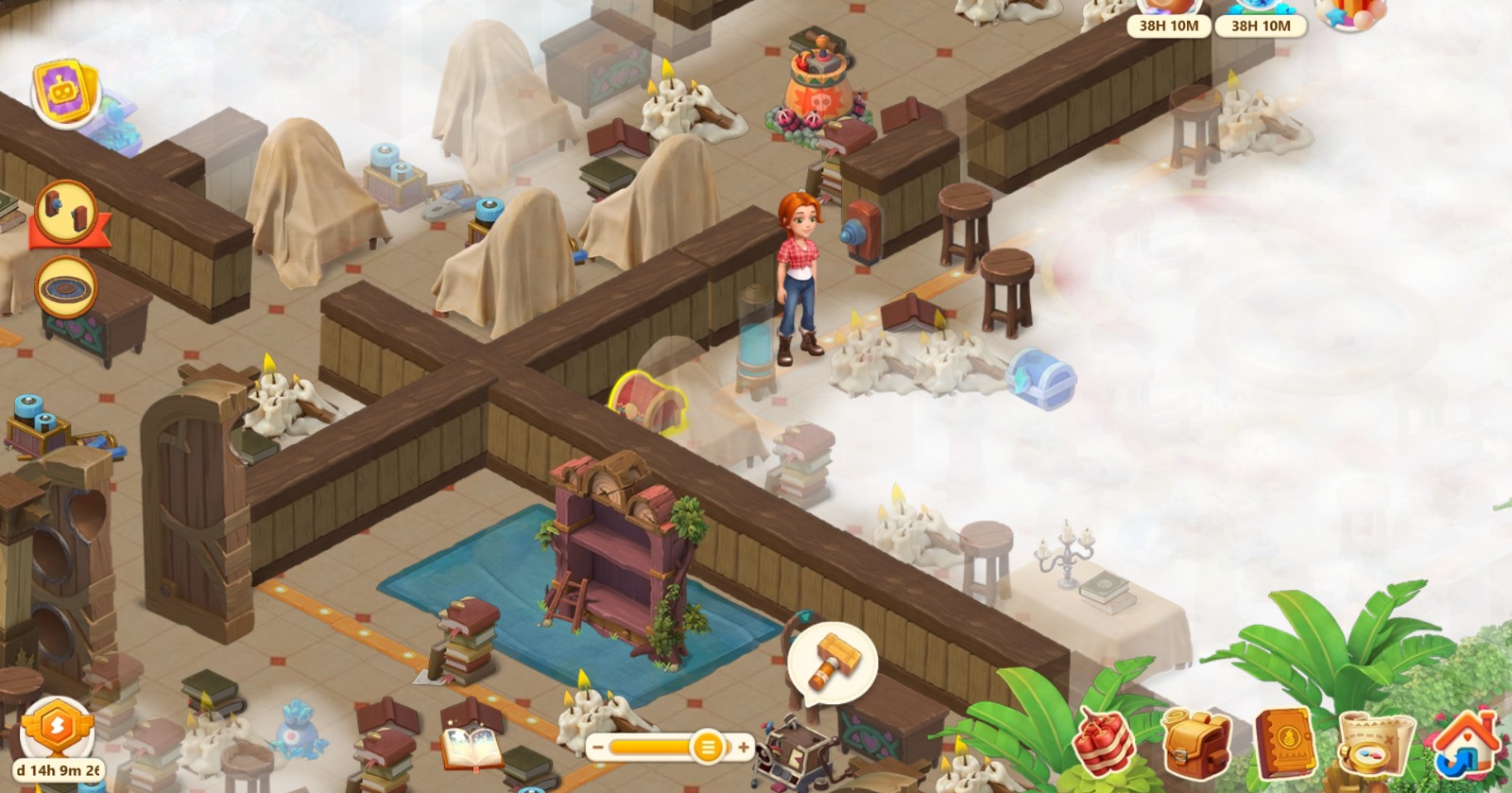This screenshot has height=793, width=1512.
Task: Tap the hammer speech bubble
Action: (x=833, y=659)
